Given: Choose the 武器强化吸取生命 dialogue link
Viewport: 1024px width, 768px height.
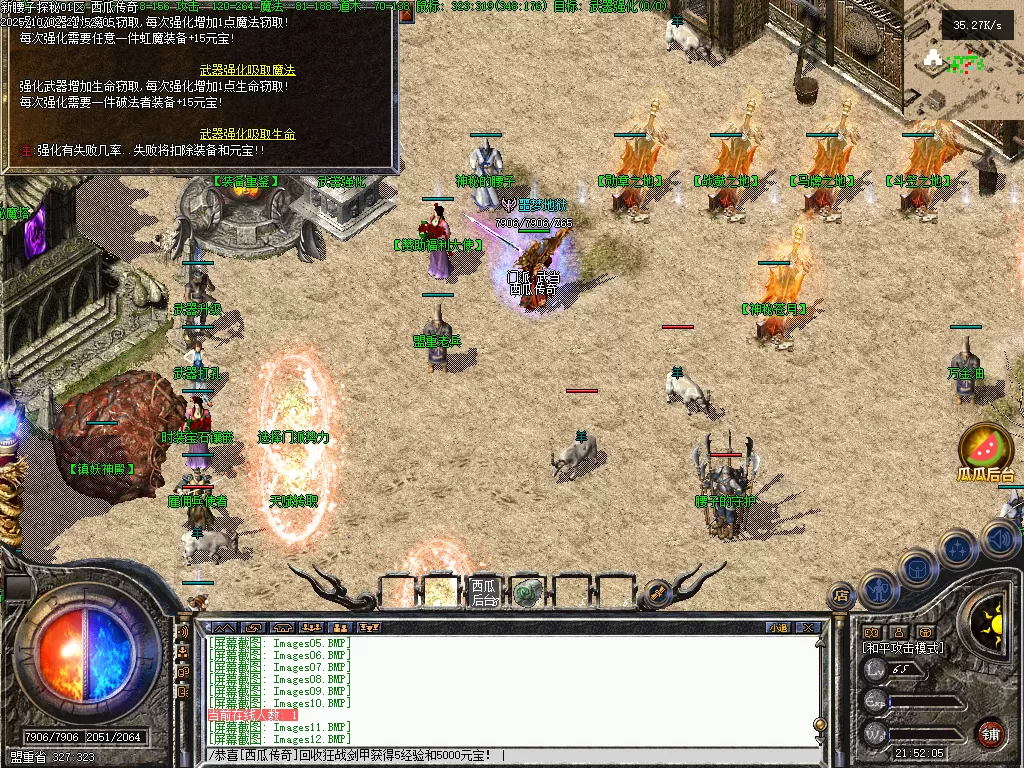Looking at the screenshot, I should pos(247,133).
